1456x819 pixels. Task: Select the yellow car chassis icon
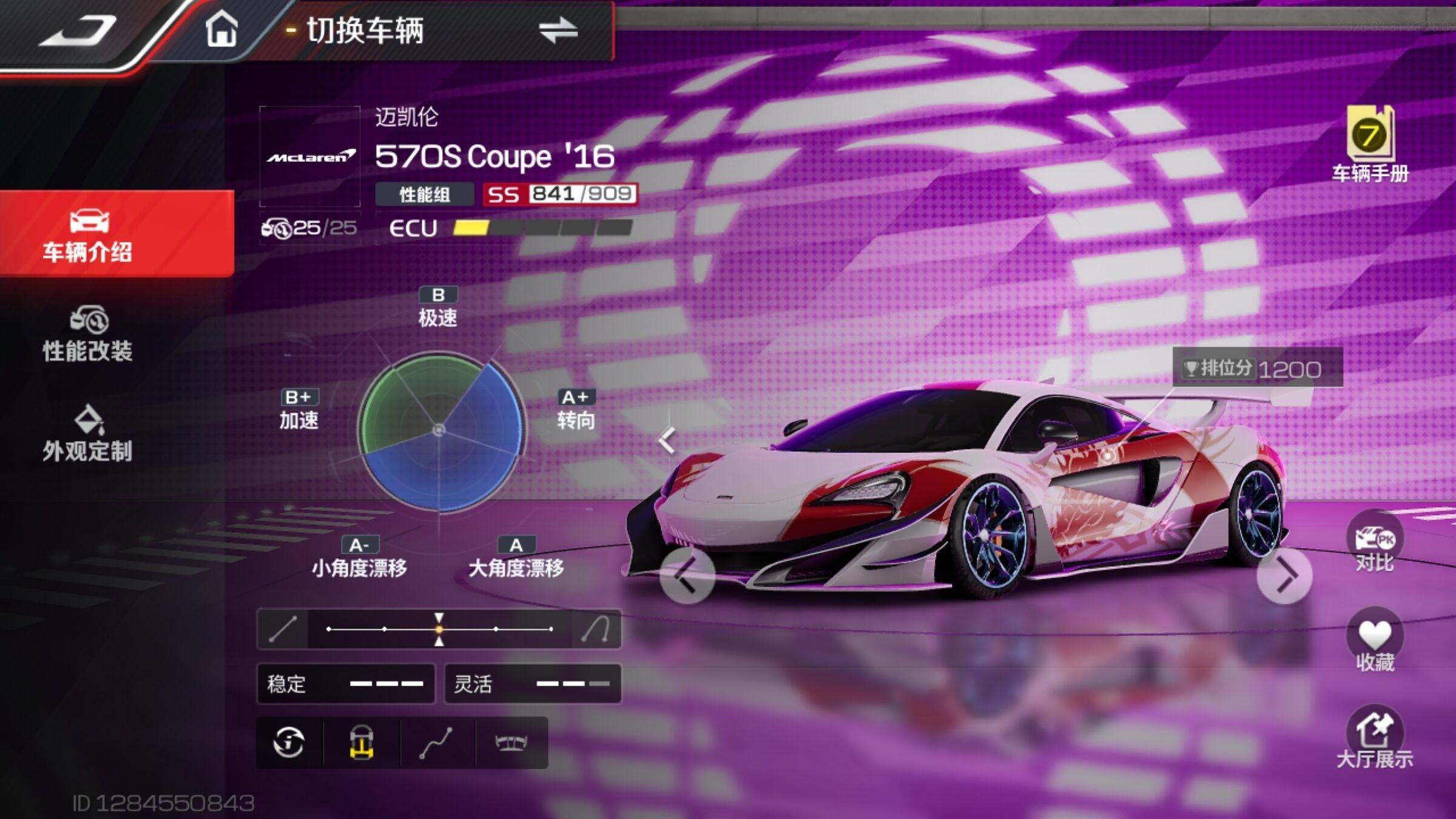click(362, 743)
